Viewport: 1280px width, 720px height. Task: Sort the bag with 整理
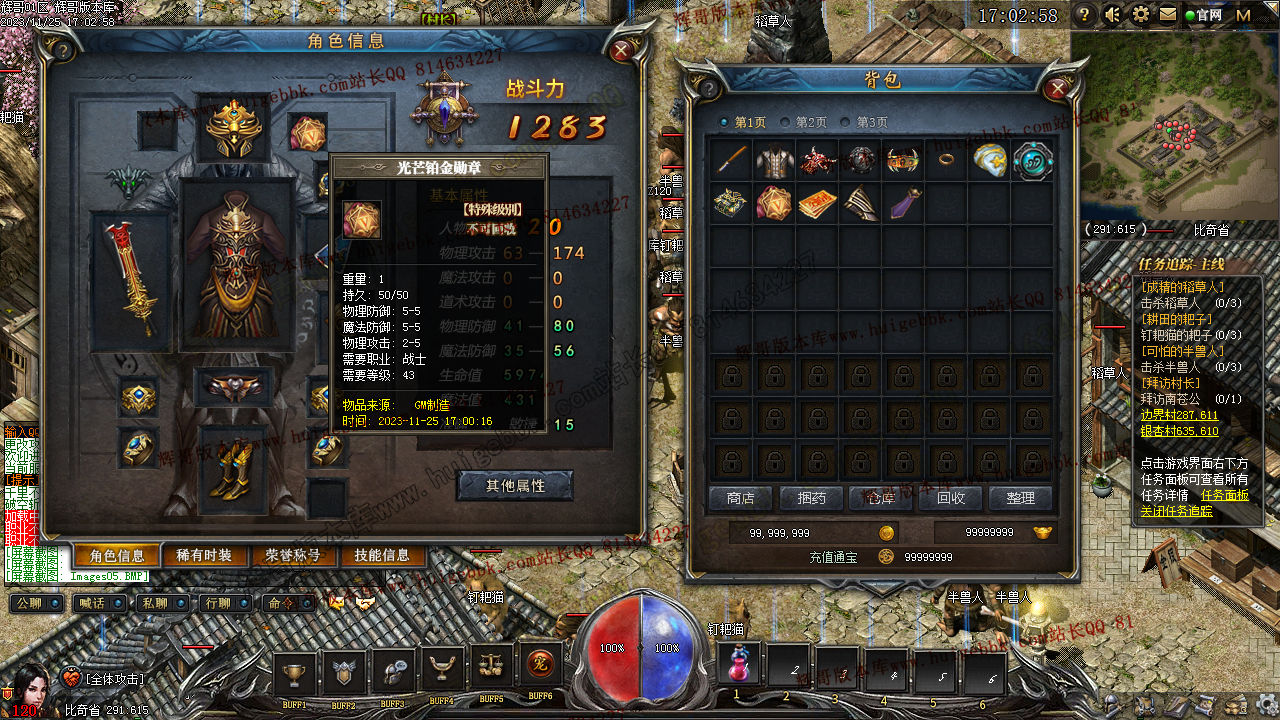click(x=1020, y=498)
